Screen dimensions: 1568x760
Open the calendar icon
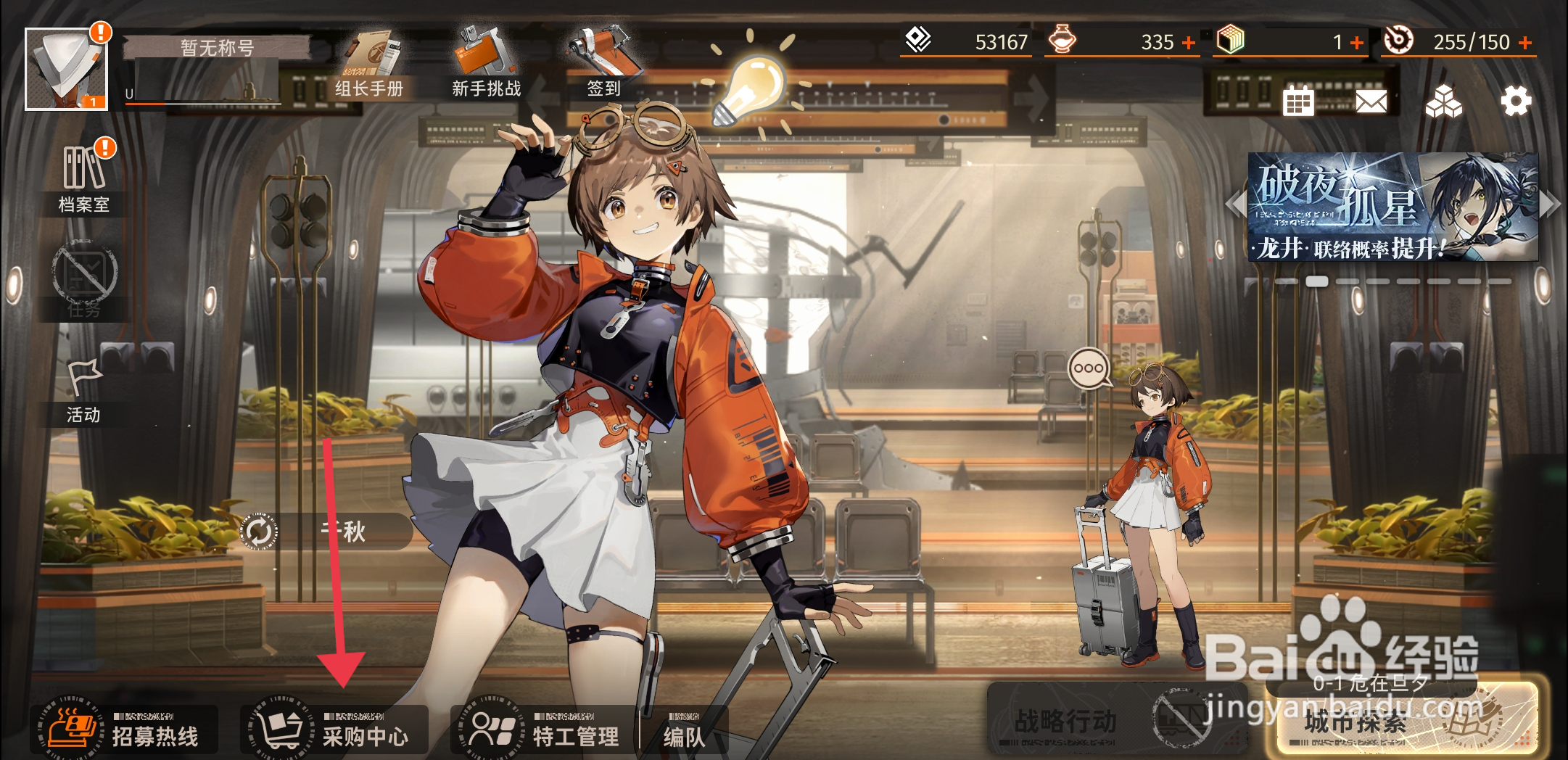[1298, 102]
